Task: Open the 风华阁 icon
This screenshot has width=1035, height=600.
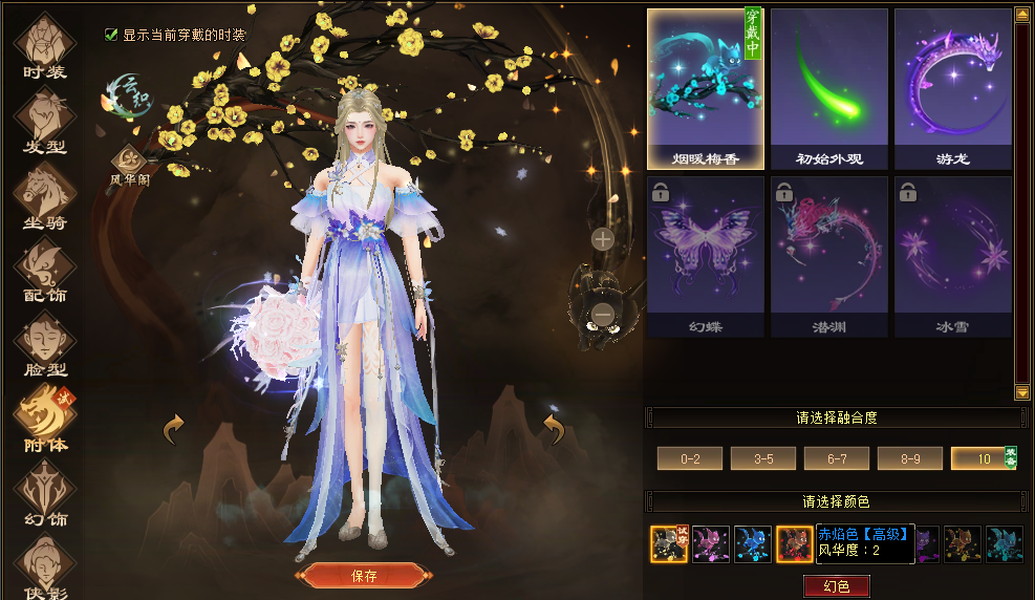Action: (x=129, y=160)
